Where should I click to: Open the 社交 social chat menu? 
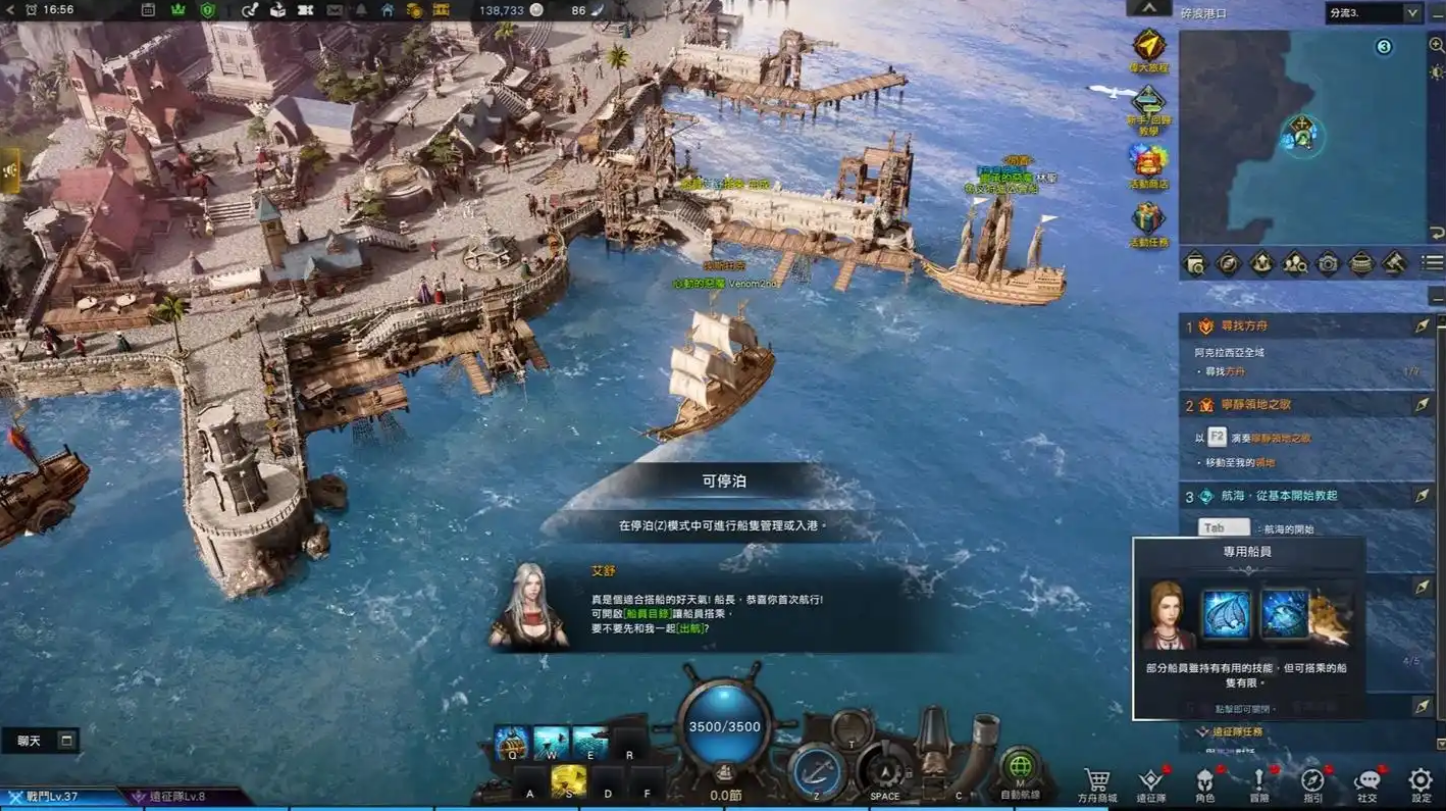click(1367, 781)
